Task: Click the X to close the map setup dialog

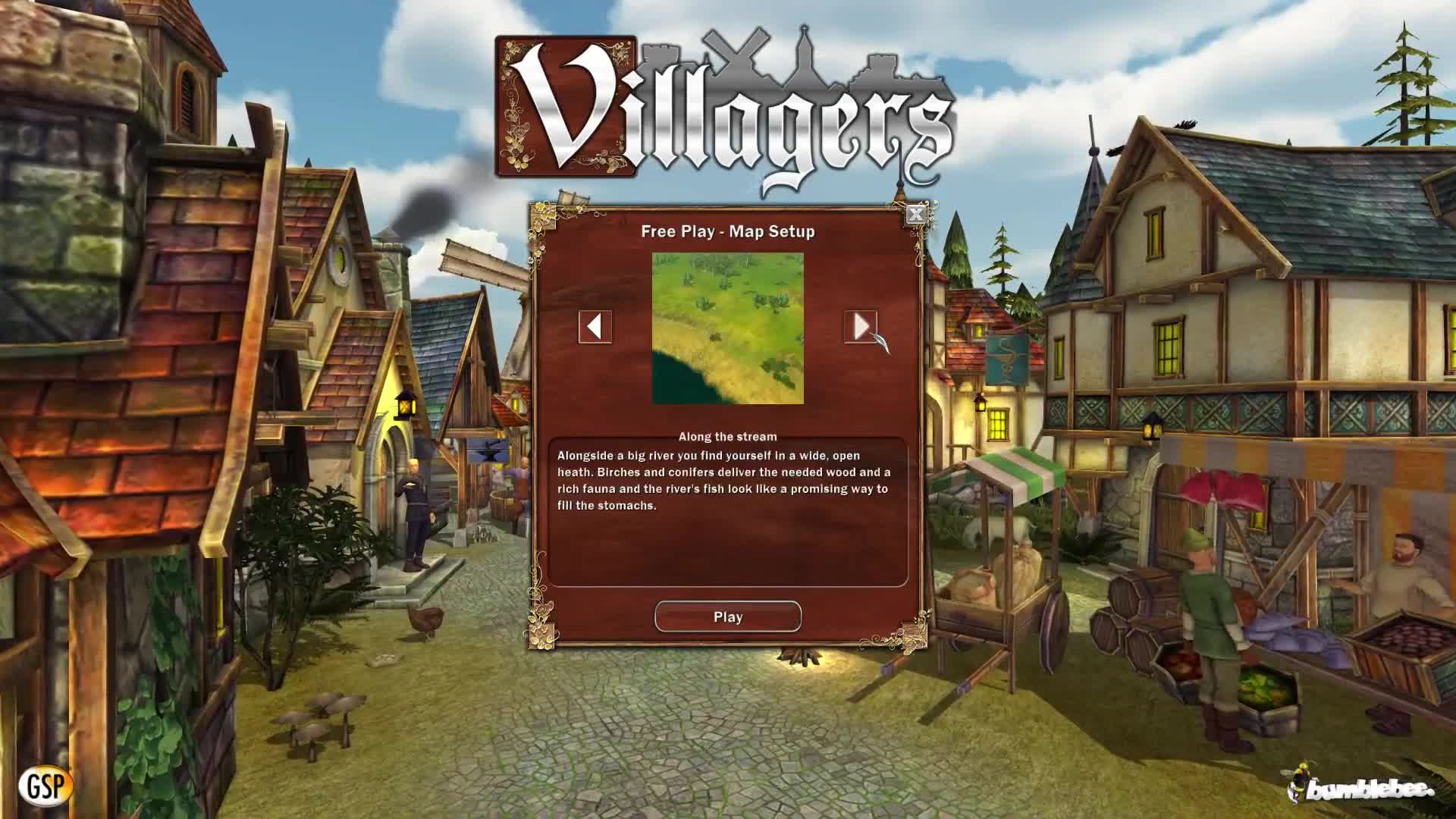Action: (916, 214)
